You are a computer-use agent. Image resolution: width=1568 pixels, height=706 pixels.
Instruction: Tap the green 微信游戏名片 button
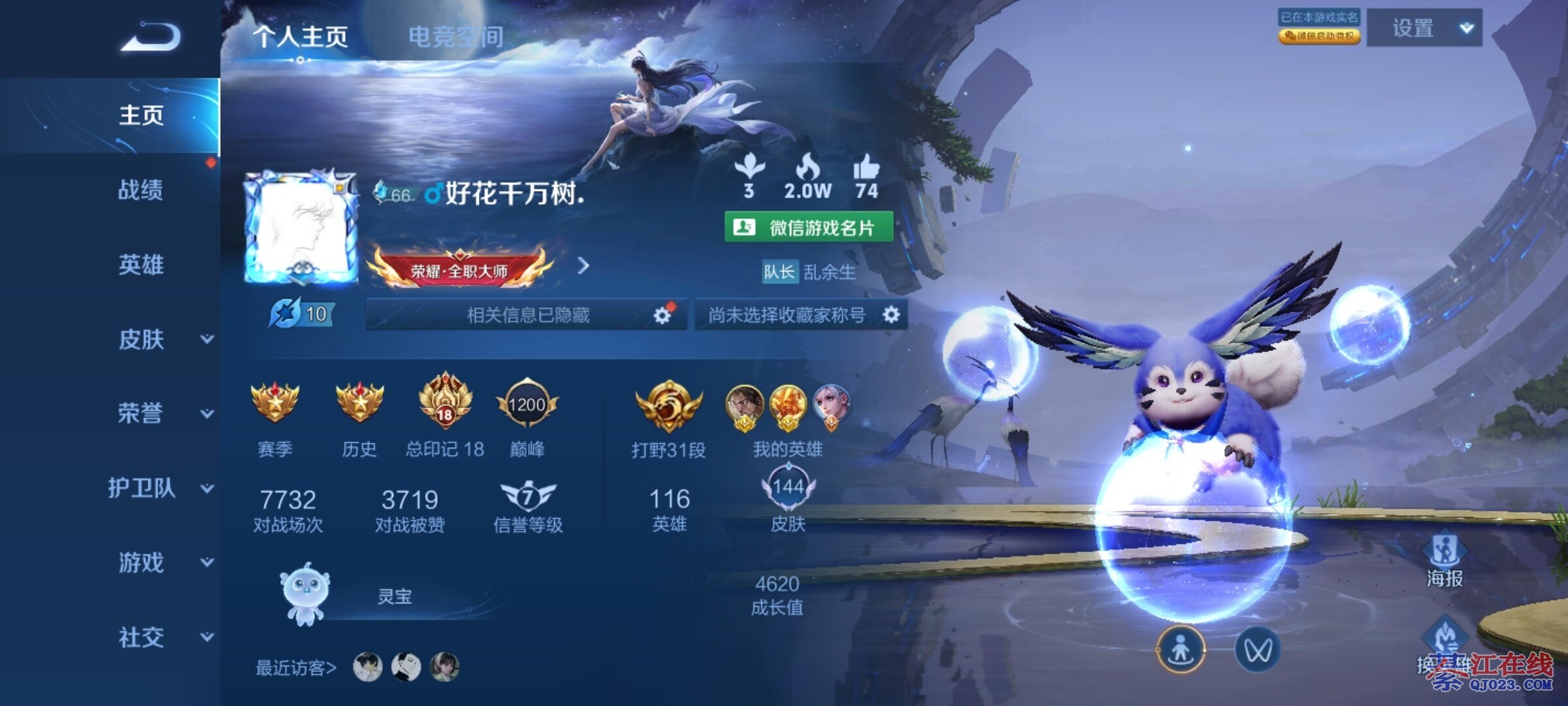[x=808, y=227]
